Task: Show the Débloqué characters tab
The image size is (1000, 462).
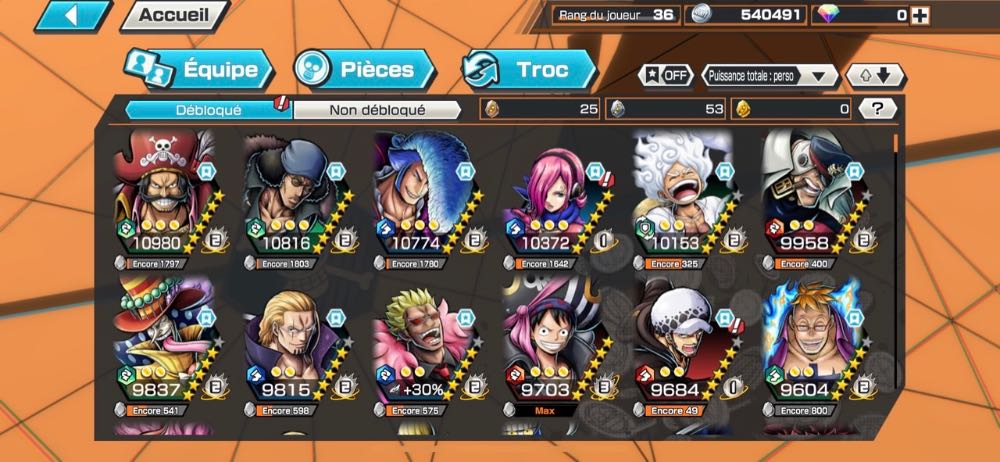Action: [208, 109]
